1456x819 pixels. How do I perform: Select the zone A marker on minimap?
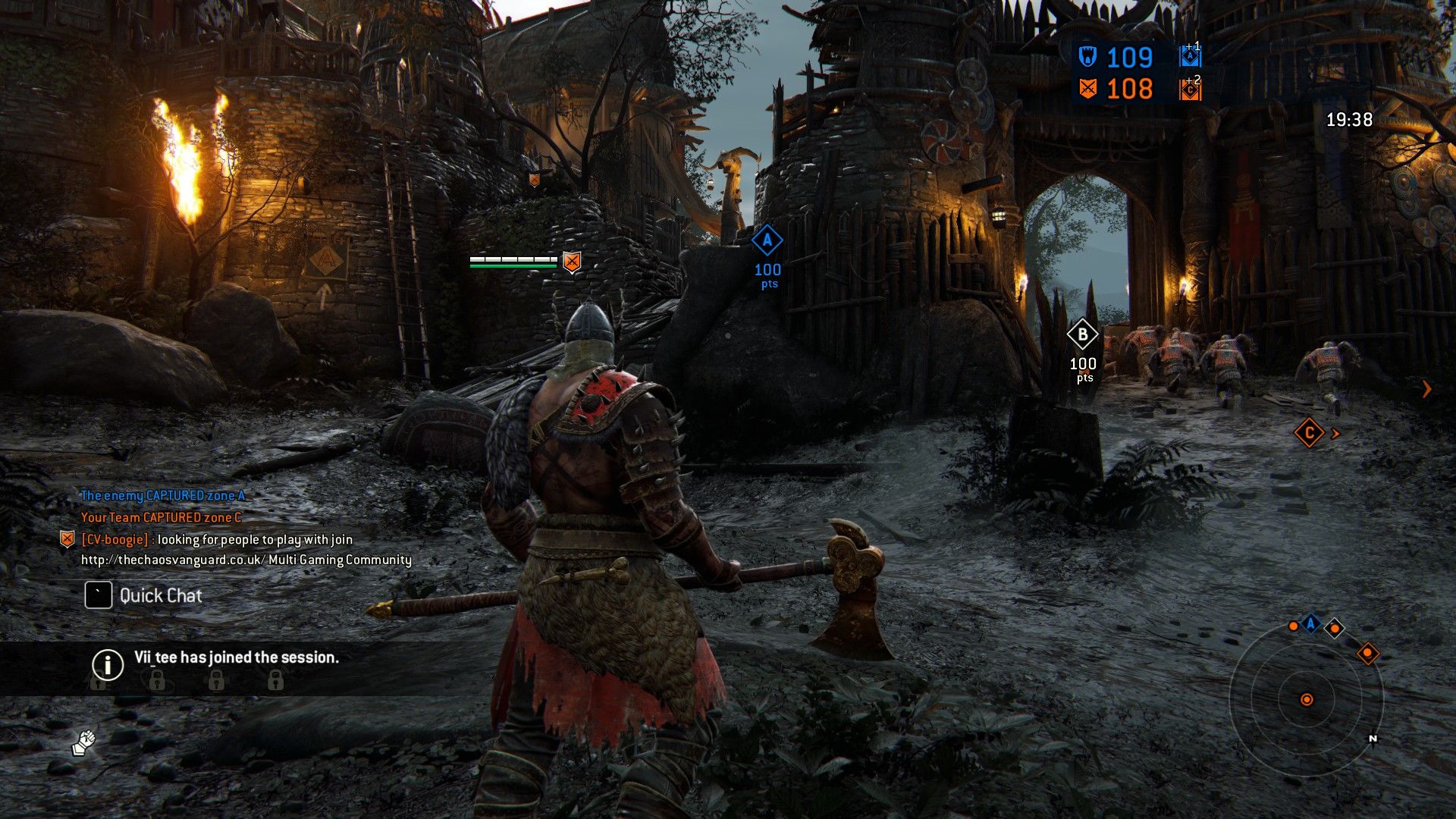point(1310,624)
